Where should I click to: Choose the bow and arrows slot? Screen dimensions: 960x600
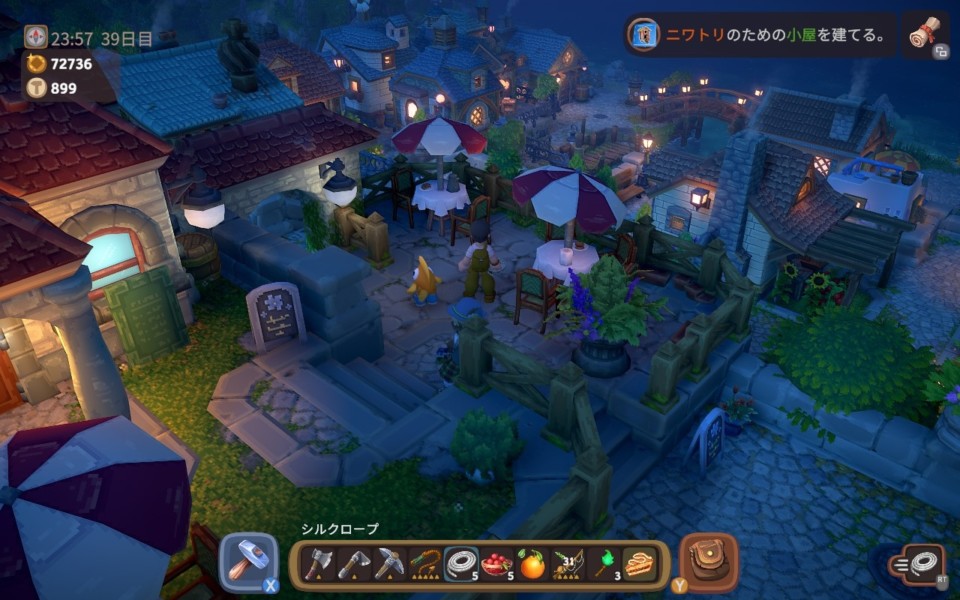[569, 565]
